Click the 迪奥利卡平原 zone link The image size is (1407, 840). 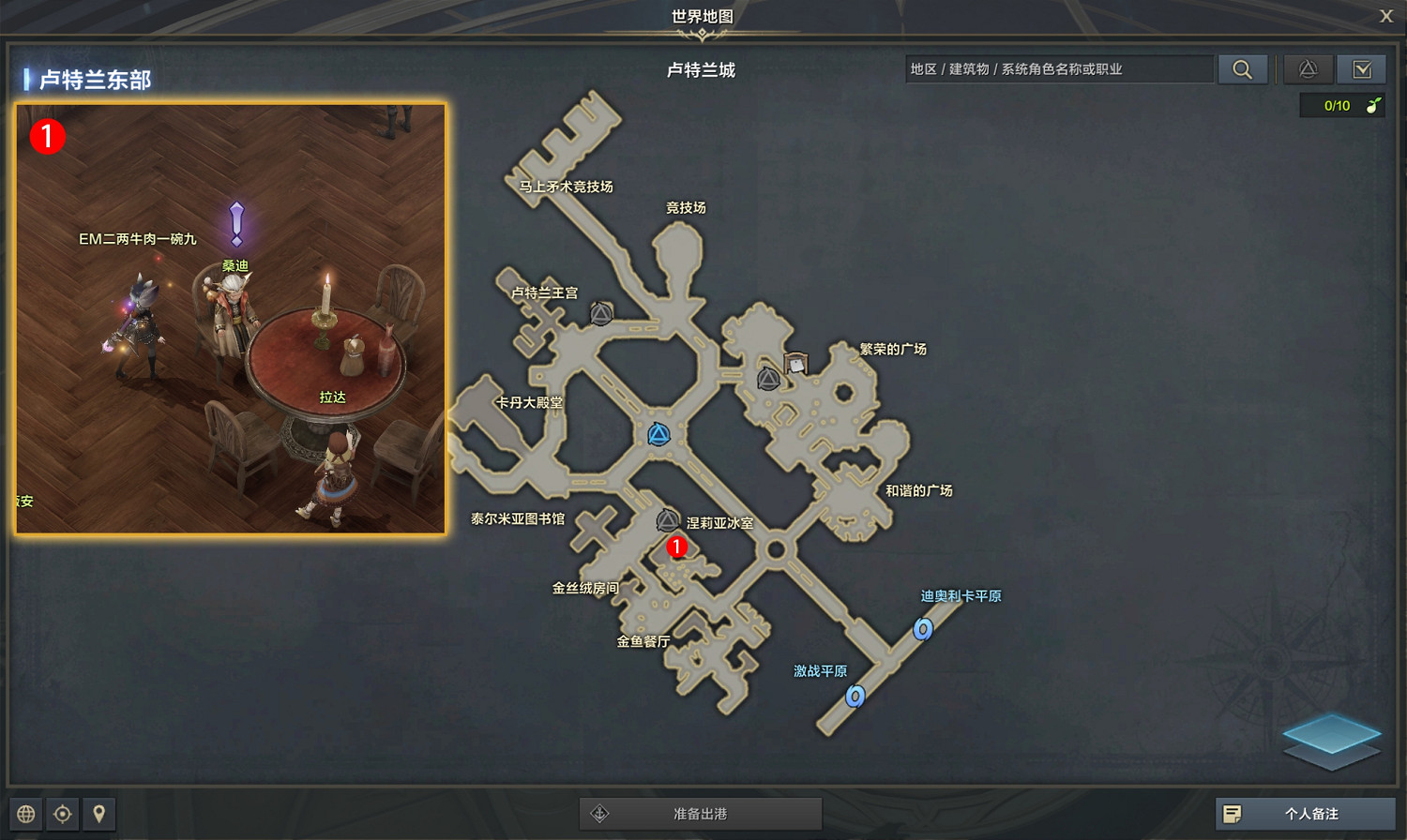961,595
